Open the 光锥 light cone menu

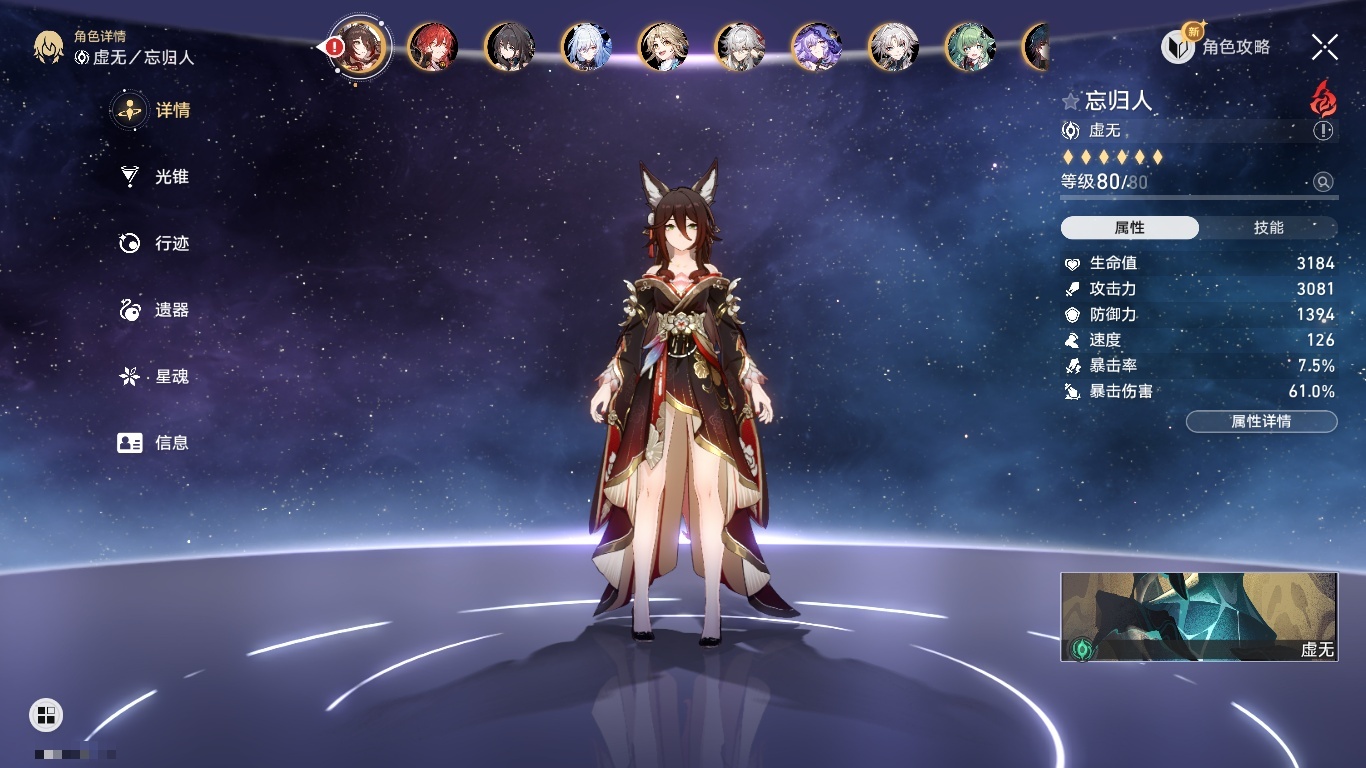tap(155, 177)
